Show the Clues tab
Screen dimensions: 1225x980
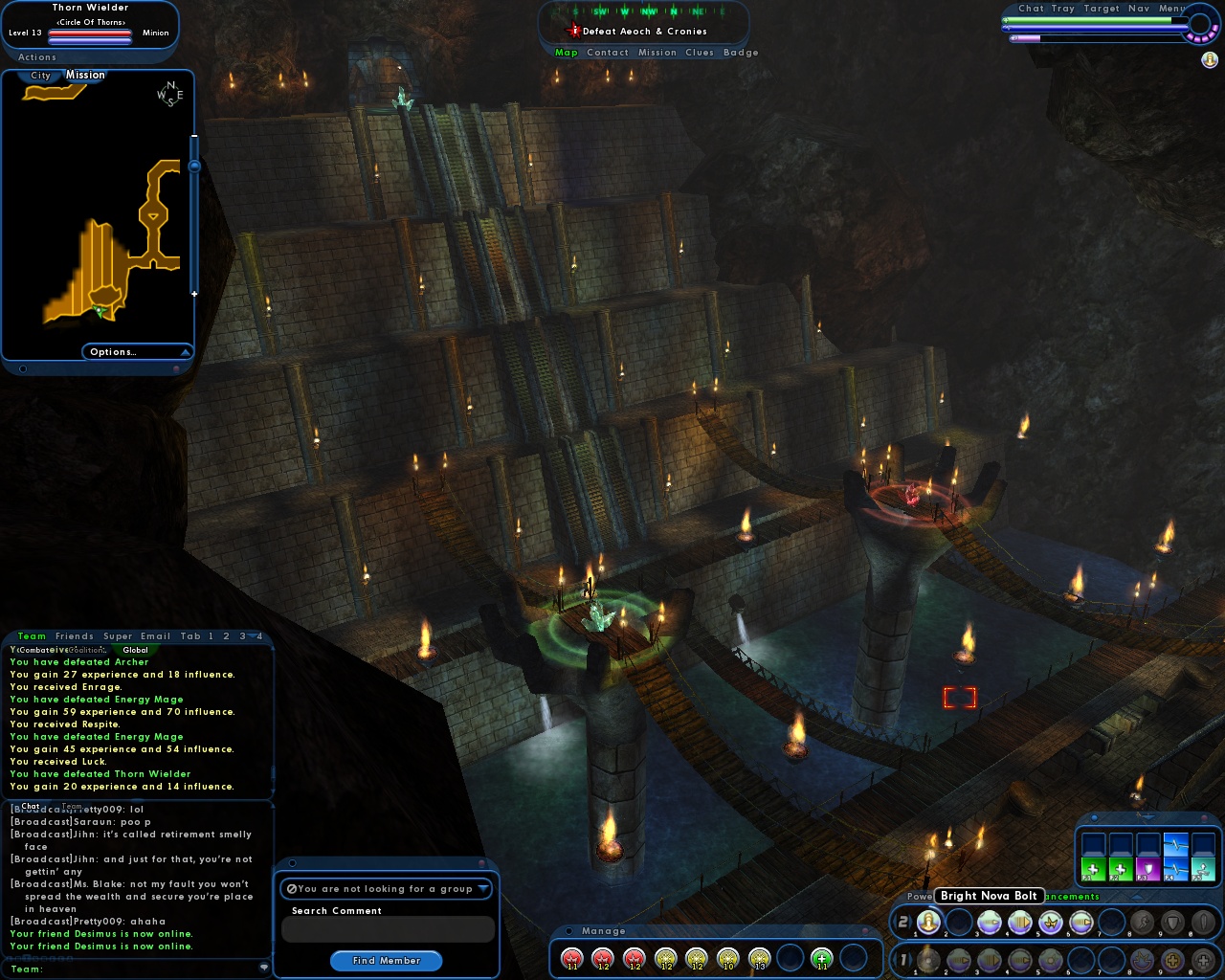[700, 53]
